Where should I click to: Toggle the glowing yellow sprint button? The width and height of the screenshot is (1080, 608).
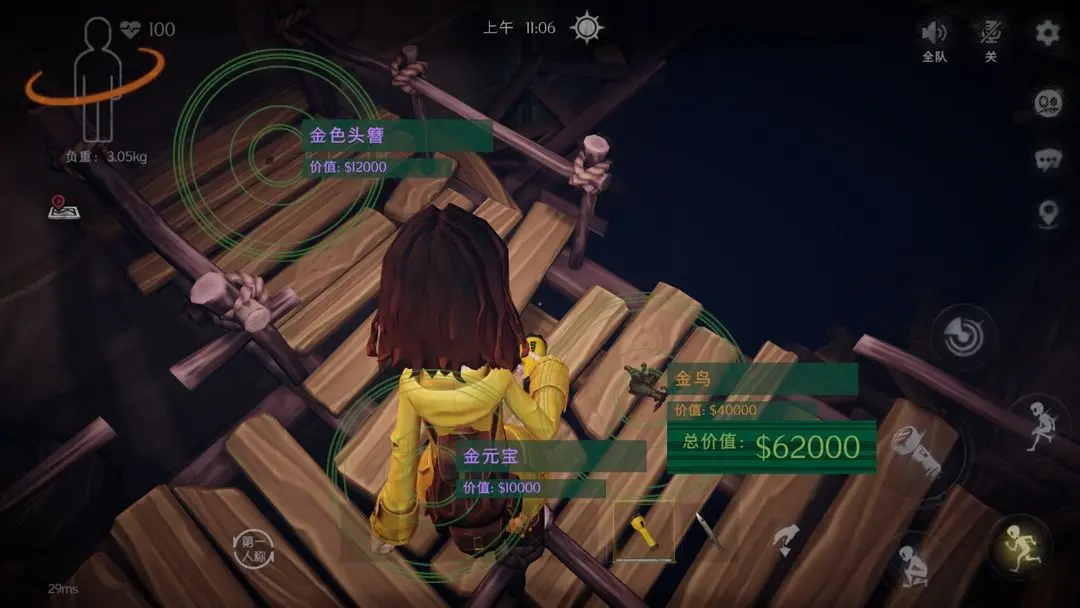pos(1019,545)
